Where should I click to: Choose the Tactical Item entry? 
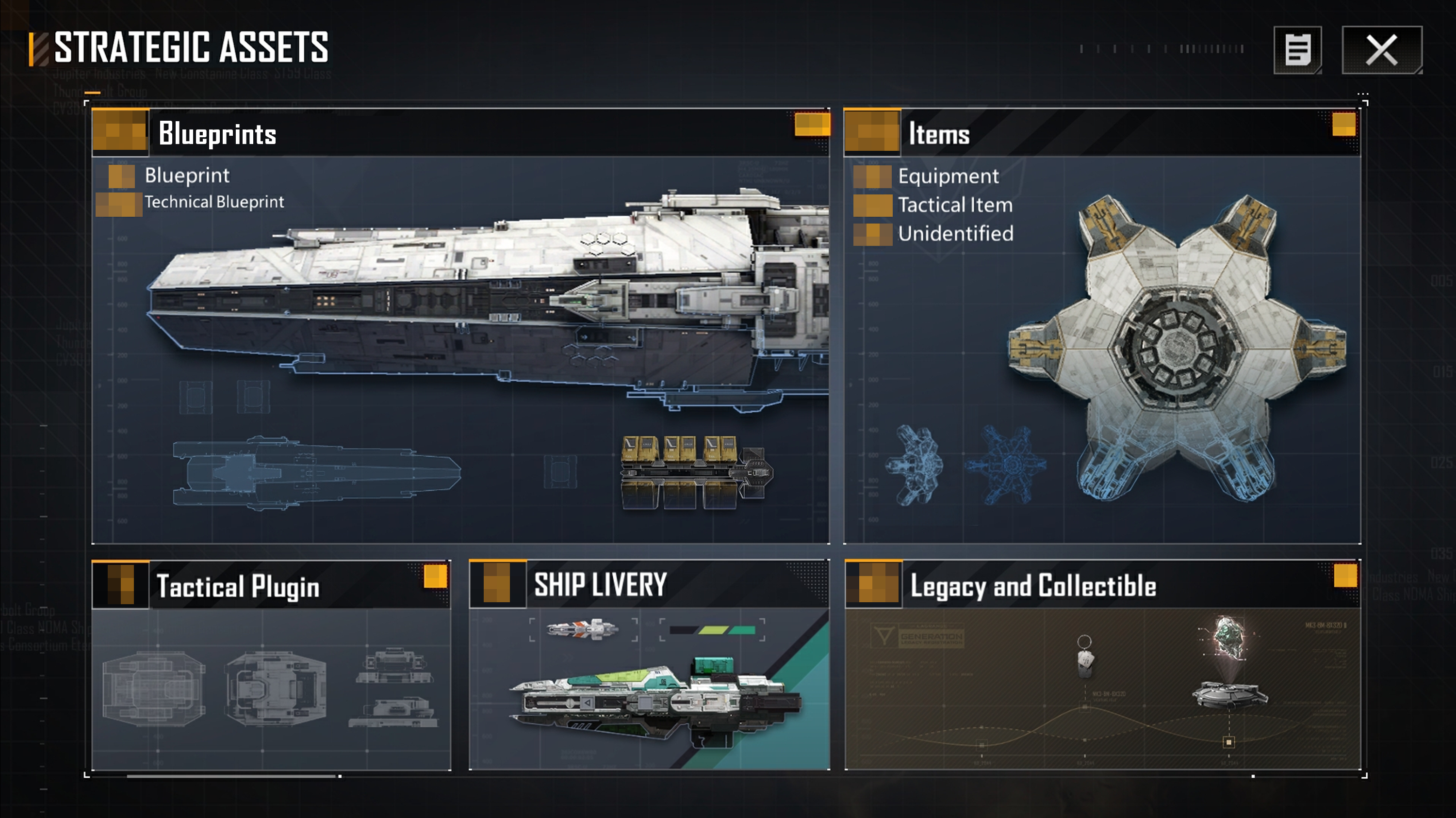pos(955,205)
